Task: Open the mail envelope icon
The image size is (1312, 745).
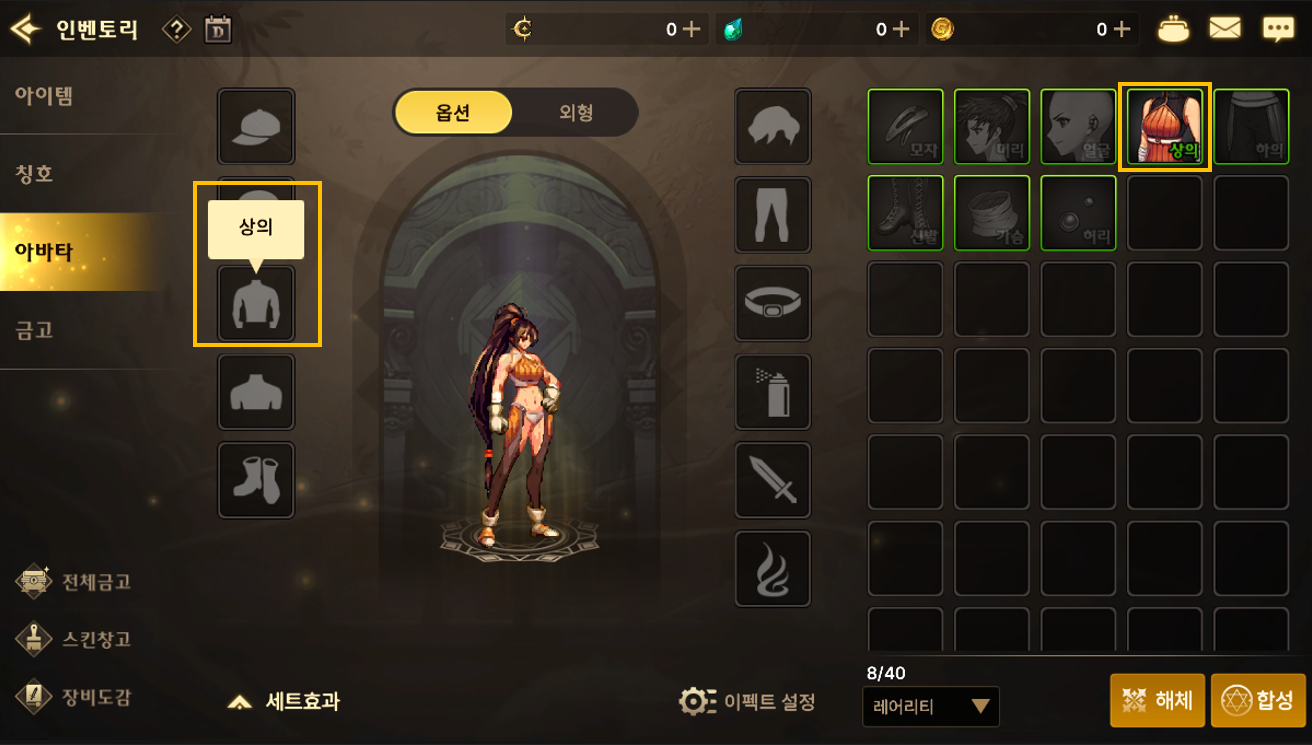Action: click(1226, 27)
